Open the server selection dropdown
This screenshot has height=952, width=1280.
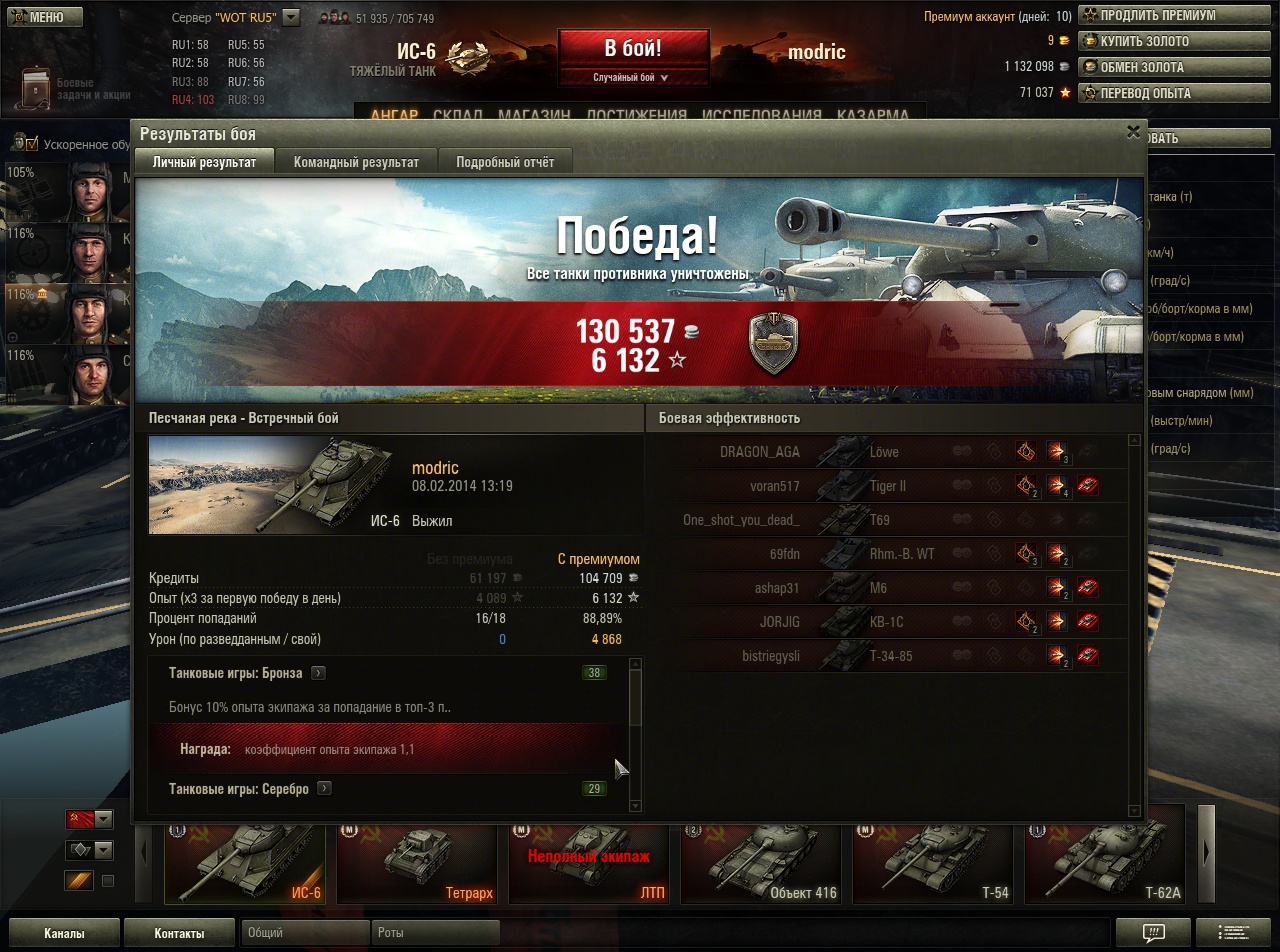tap(291, 17)
